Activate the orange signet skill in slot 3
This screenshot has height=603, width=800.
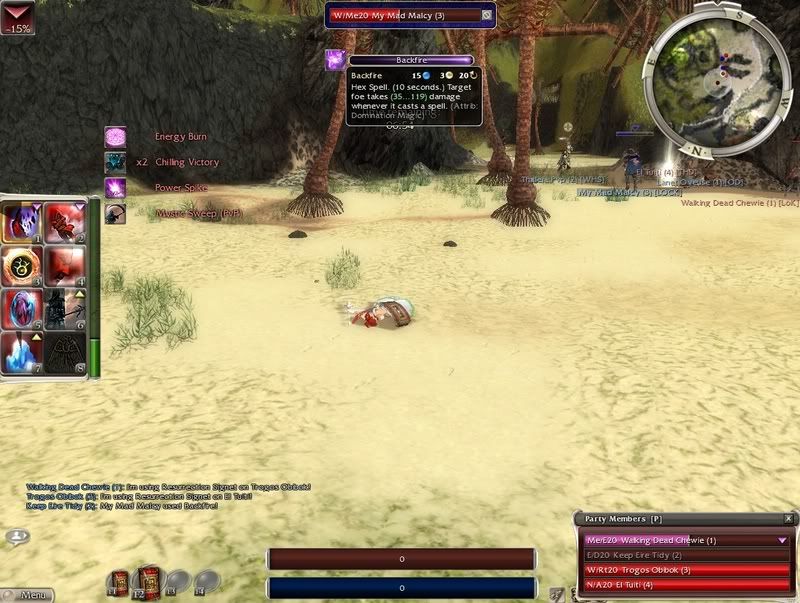pos(22,267)
